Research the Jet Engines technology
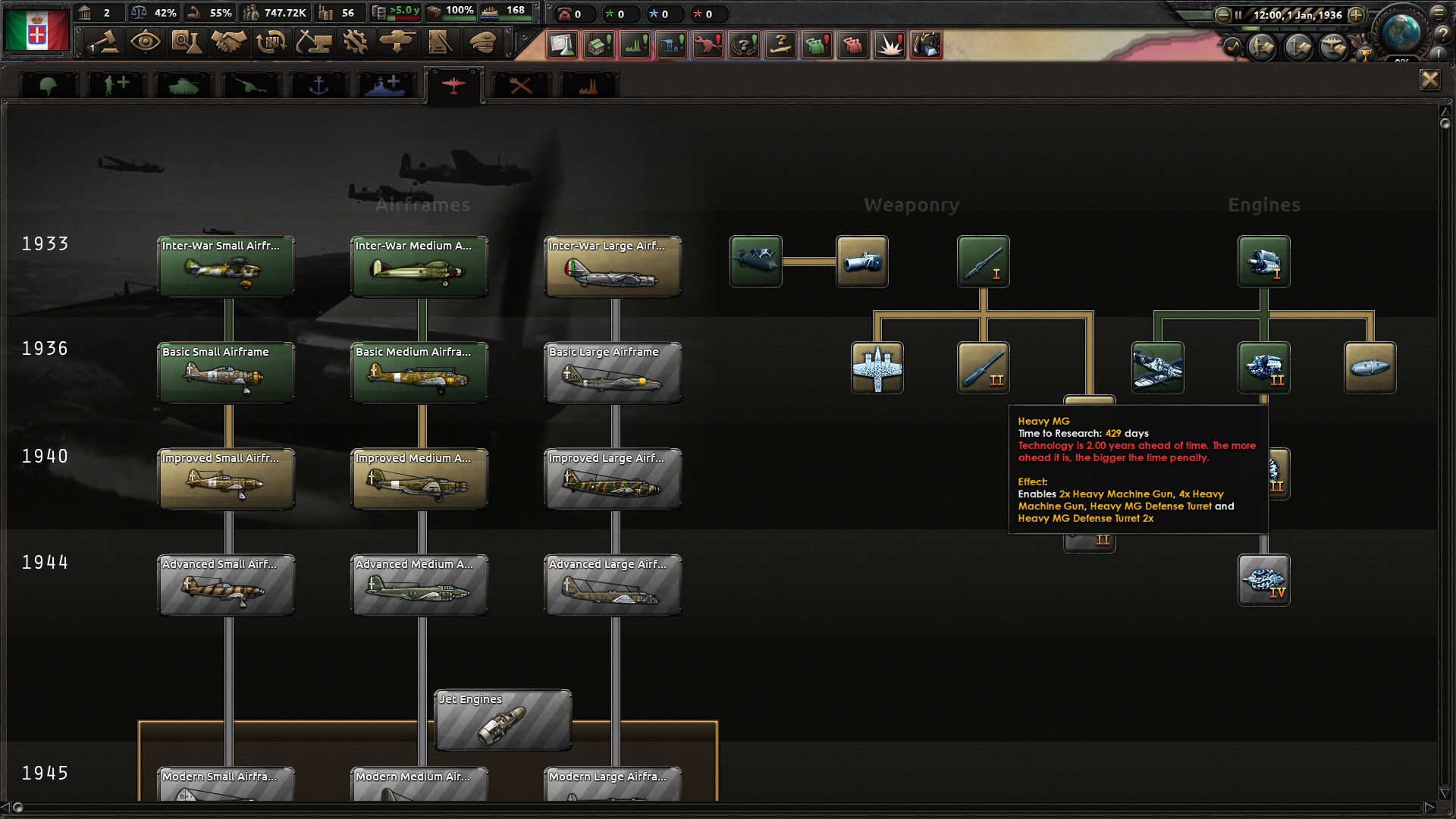Image resolution: width=1456 pixels, height=819 pixels. tap(502, 719)
